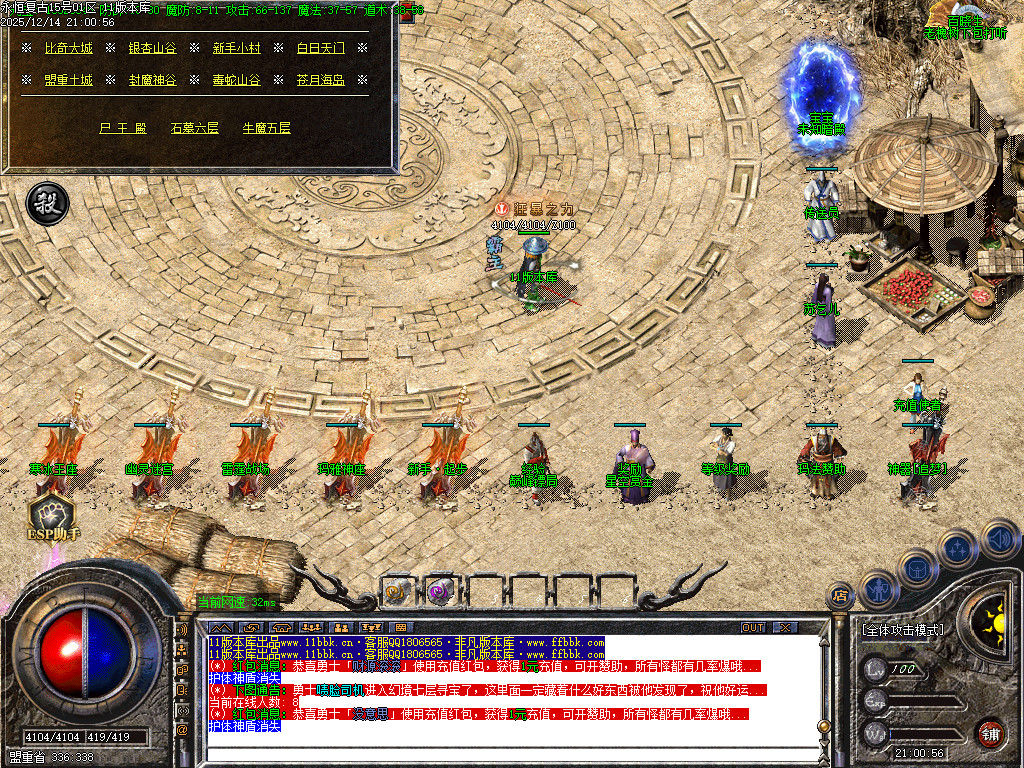Select the 新手小村 destination link
The width and height of the screenshot is (1024, 768).
pos(236,48)
